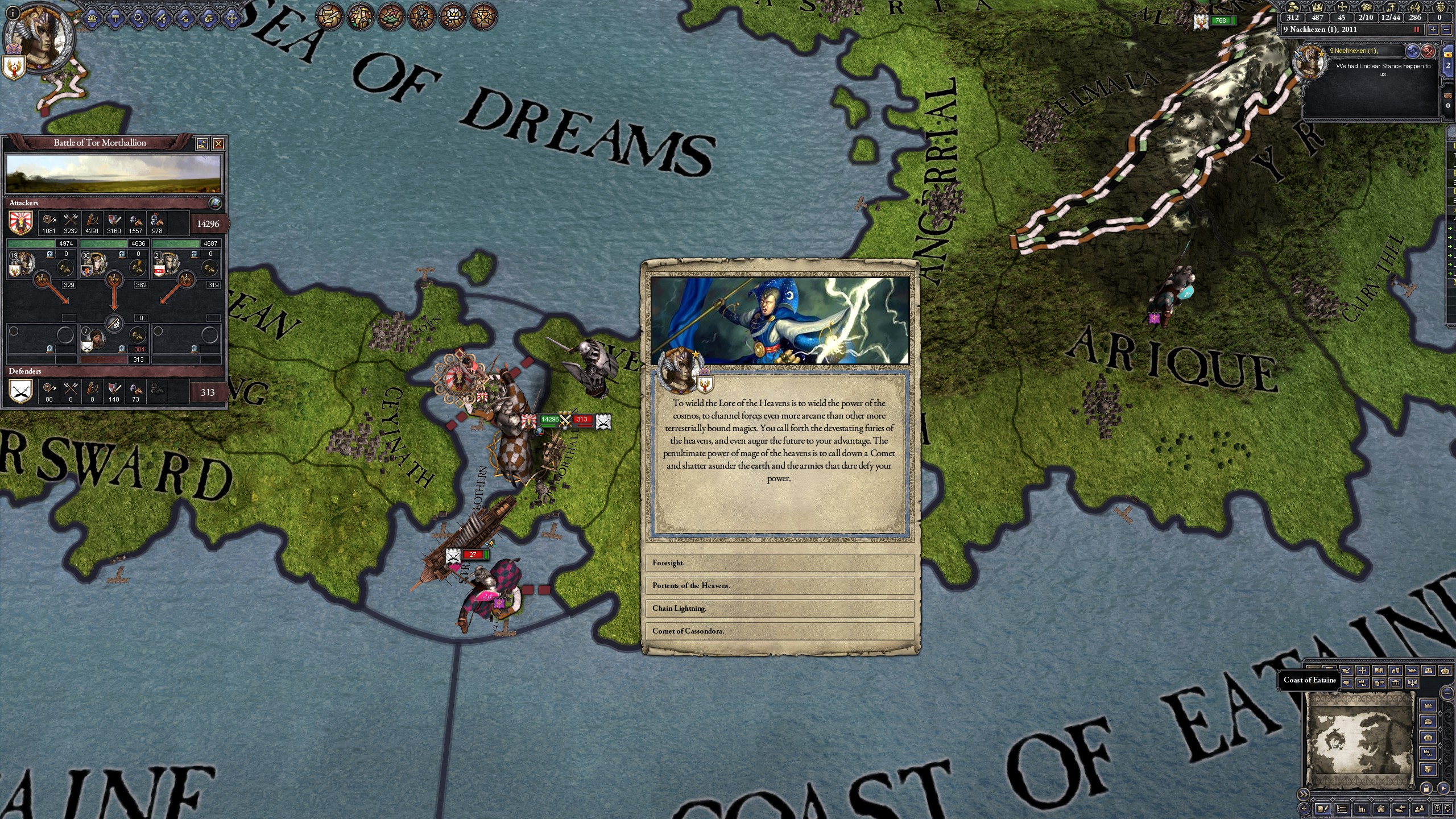The height and width of the screenshot is (819, 1456).
Task: Select the Comet of Cassondora option
Action: coord(780,631)
